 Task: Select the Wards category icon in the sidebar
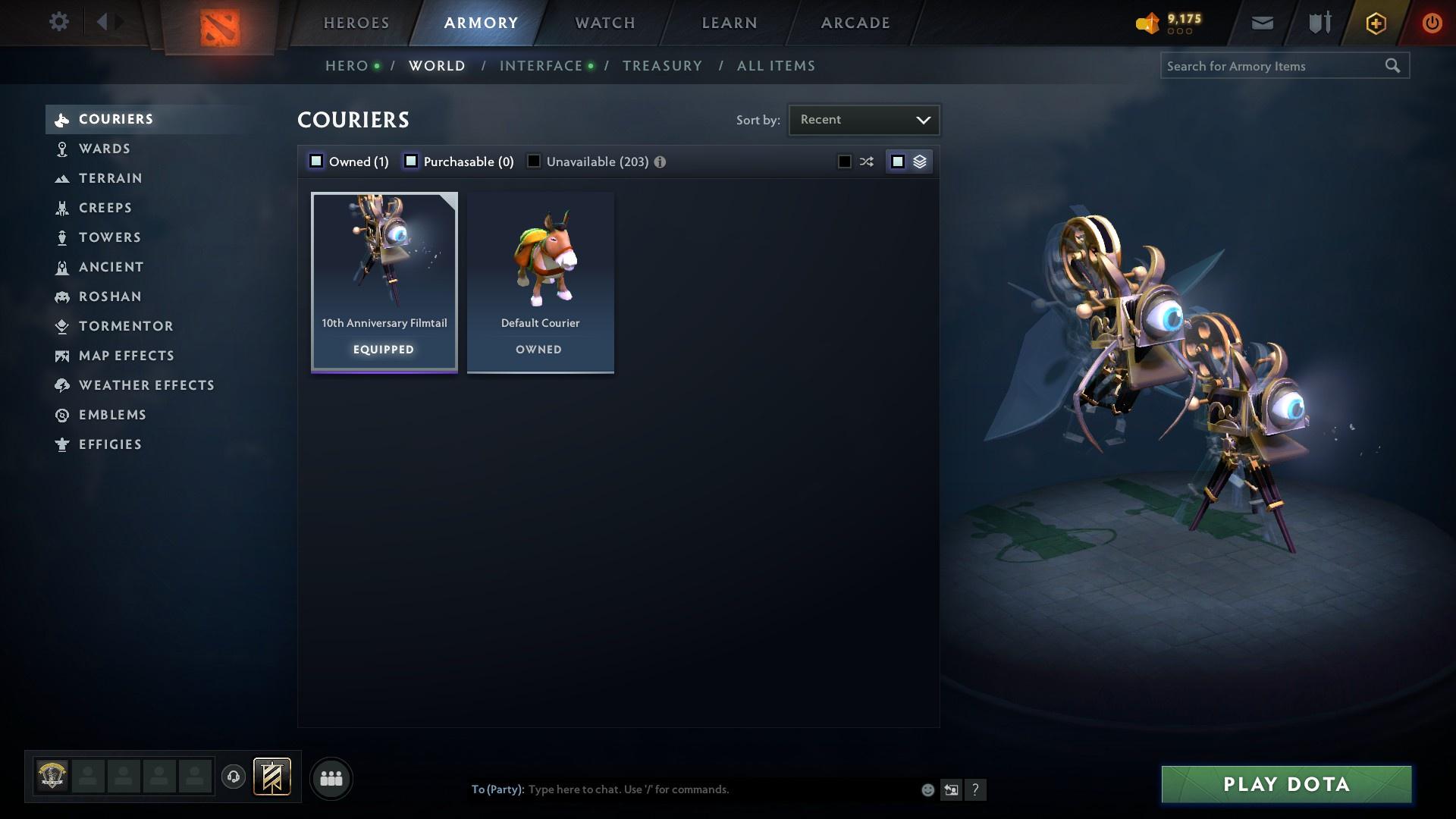click(x=61, y=149)
